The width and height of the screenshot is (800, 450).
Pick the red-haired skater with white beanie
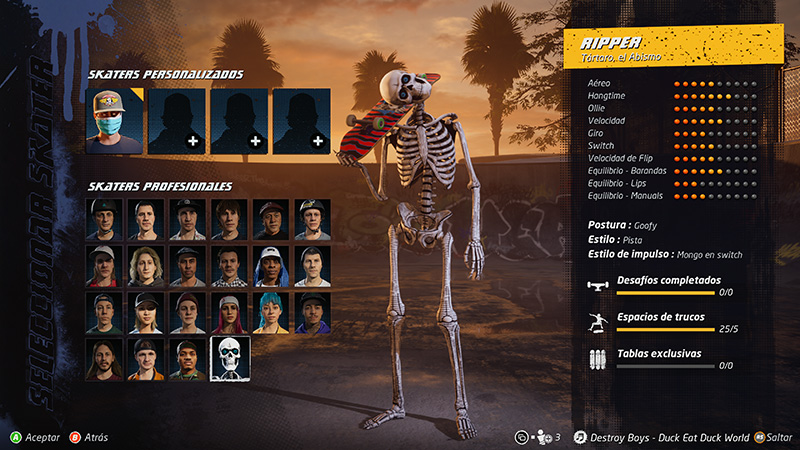[x=230, y=311]
